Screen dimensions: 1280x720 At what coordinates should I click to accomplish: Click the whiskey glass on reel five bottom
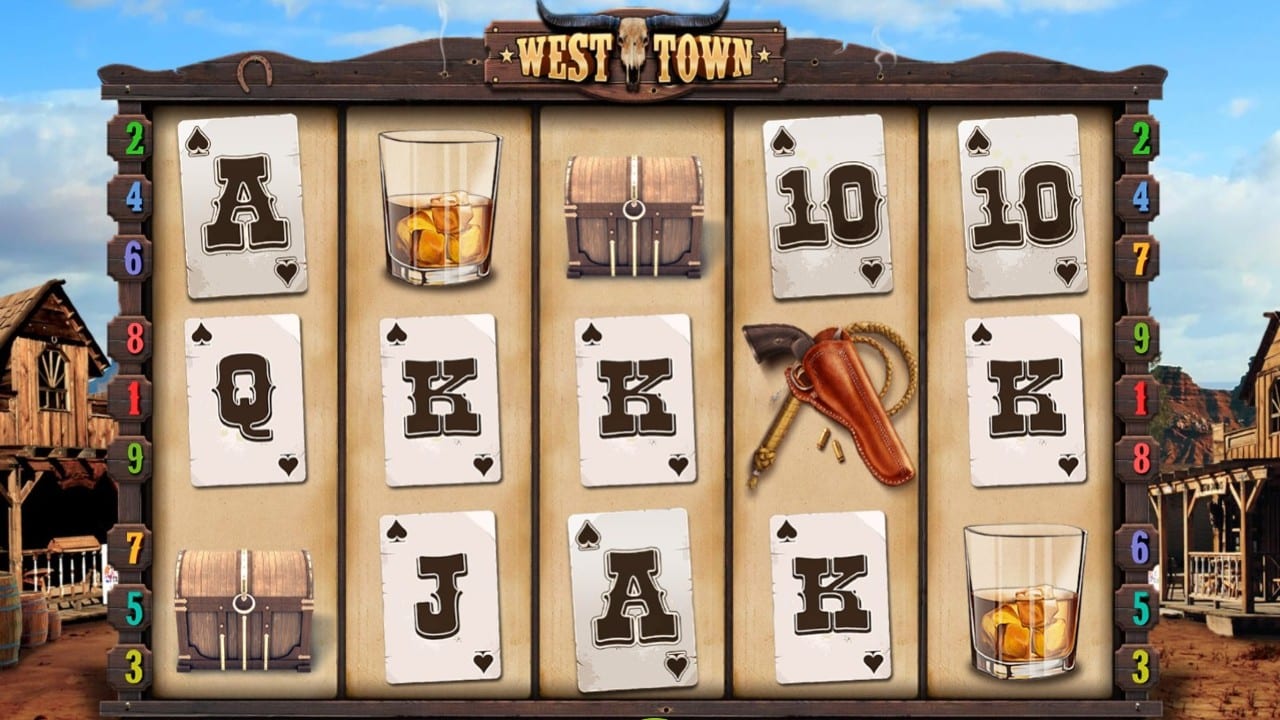(x=1025, y=600)
